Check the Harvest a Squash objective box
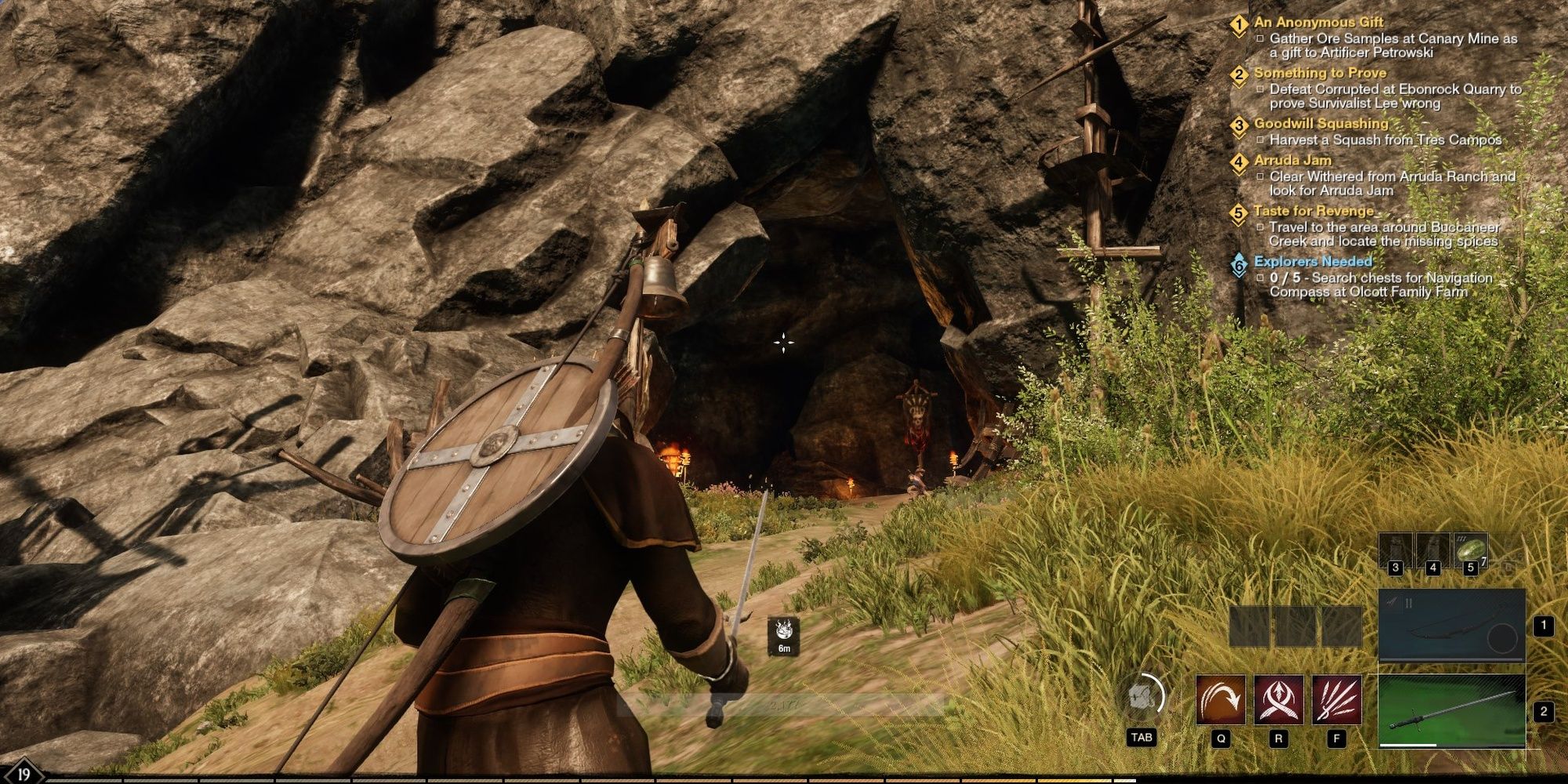 pyautogui.click(x=1259, y=139)
